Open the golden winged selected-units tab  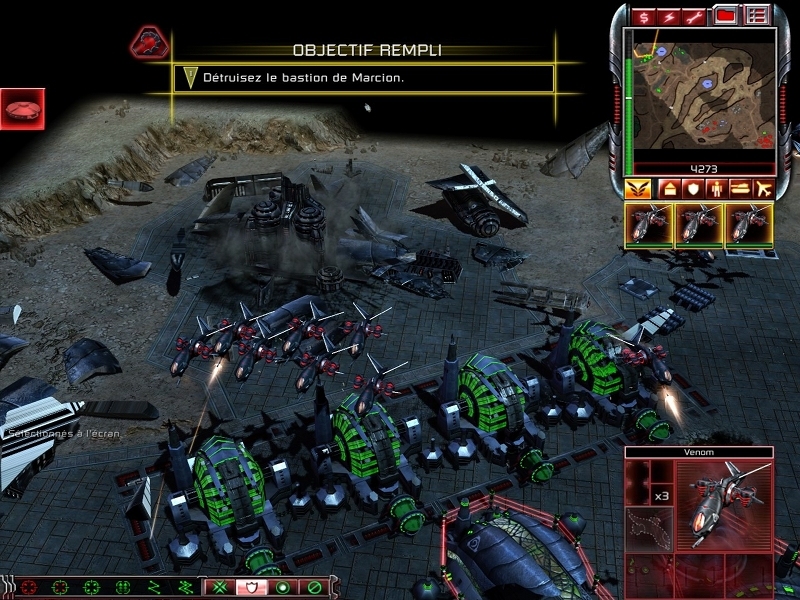637,188
